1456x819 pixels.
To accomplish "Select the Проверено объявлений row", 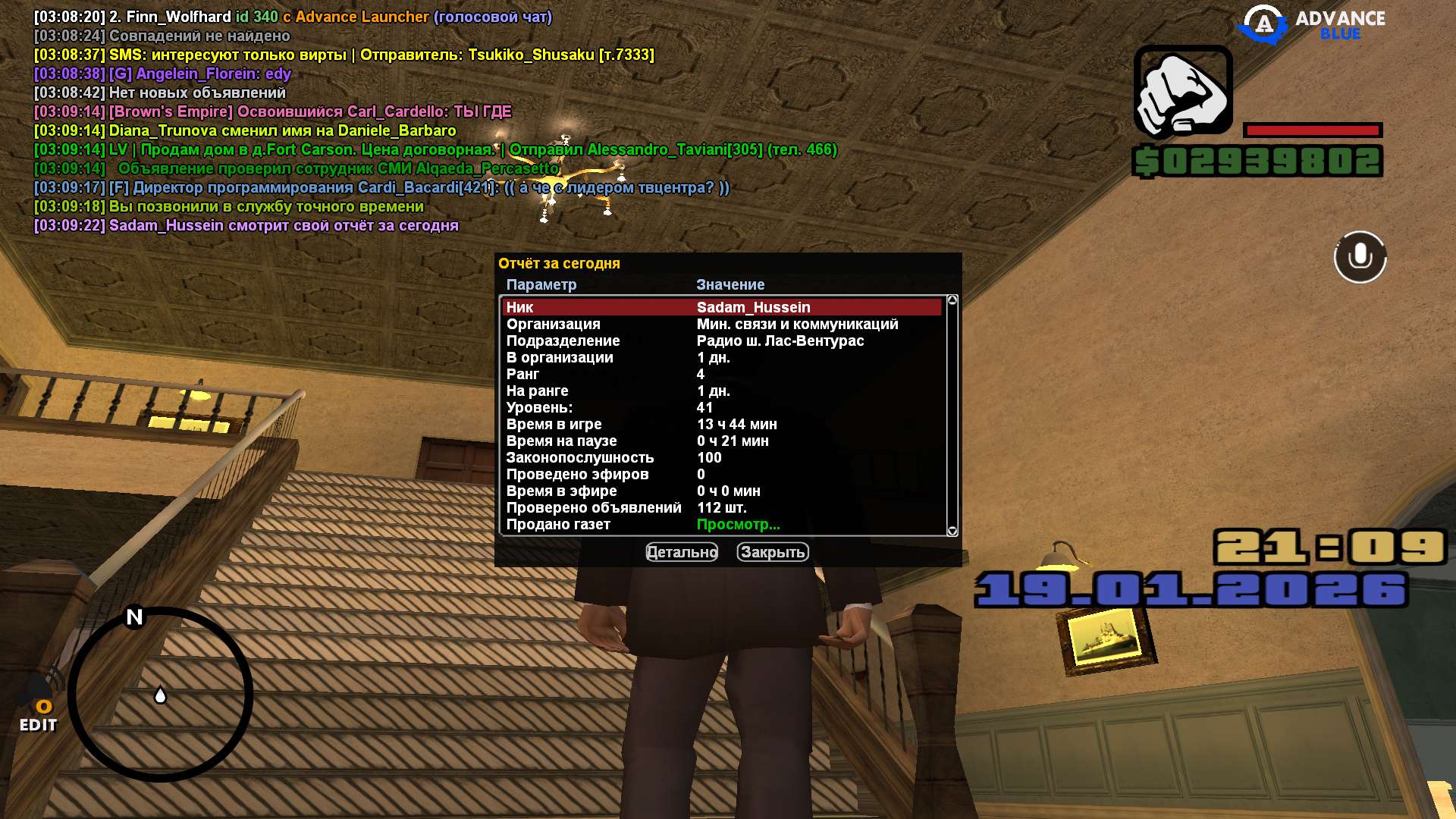I will point(720,507).
